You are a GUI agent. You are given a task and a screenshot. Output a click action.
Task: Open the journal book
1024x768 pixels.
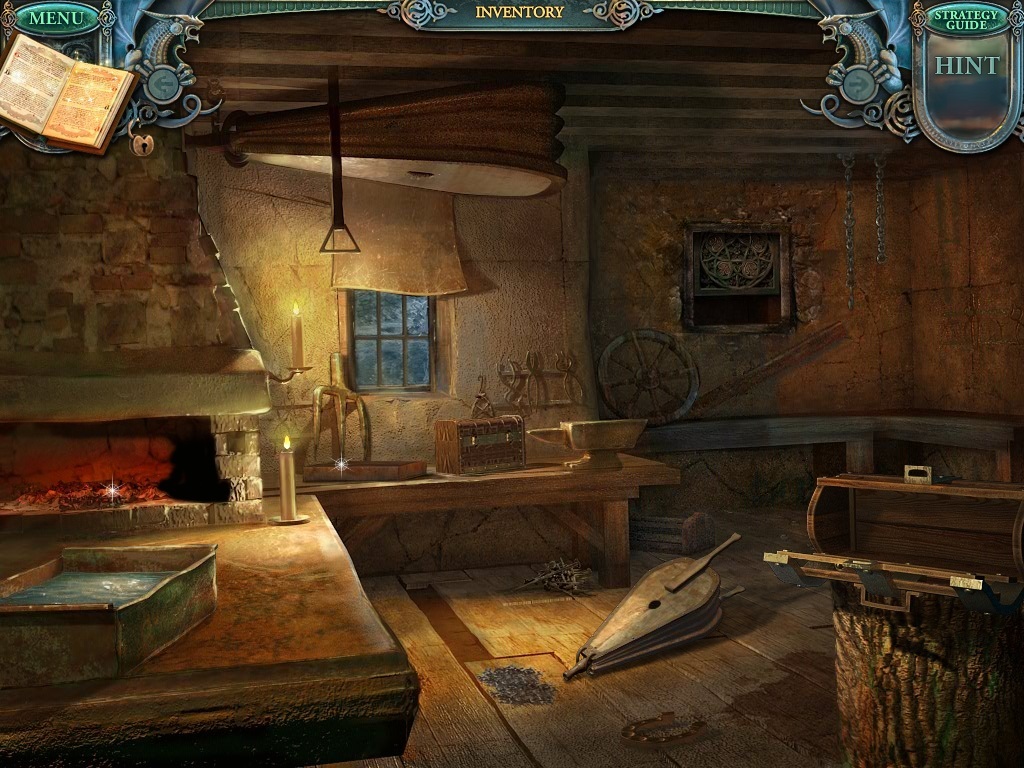(x=70, y=93)
